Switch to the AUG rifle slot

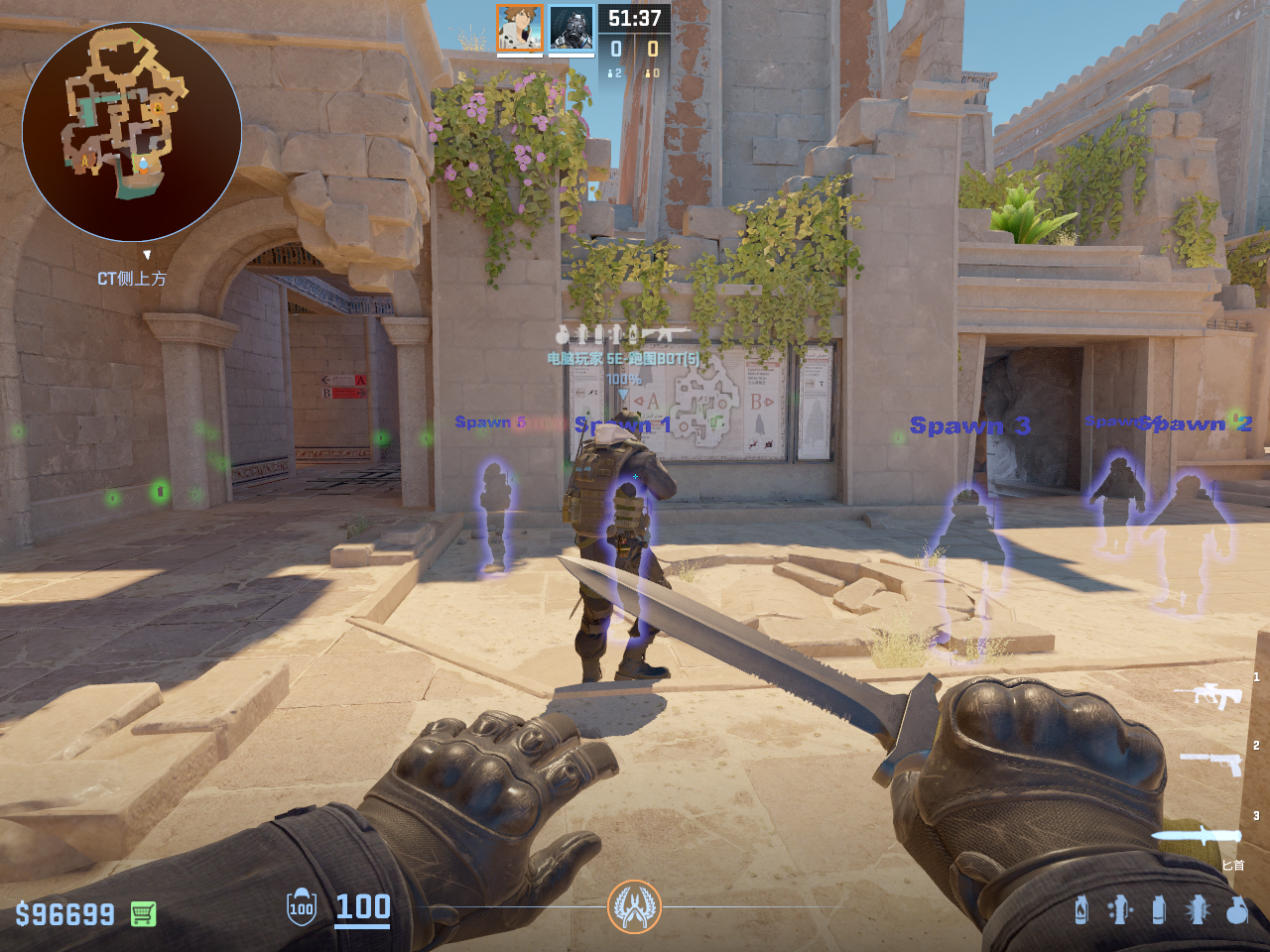click(1207, 694)
